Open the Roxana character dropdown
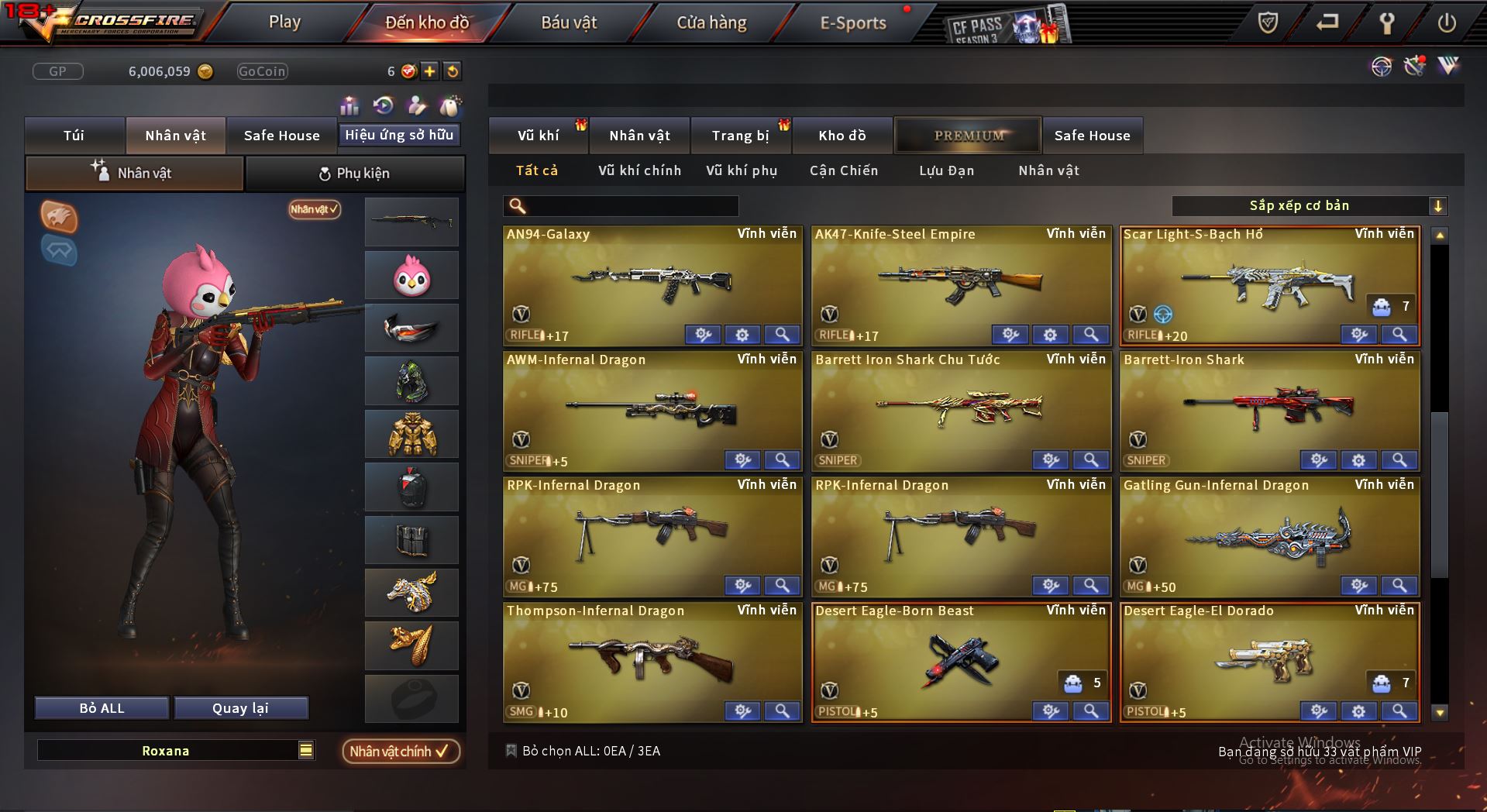This screenshot has width=1487, height=812. point(306,750)
